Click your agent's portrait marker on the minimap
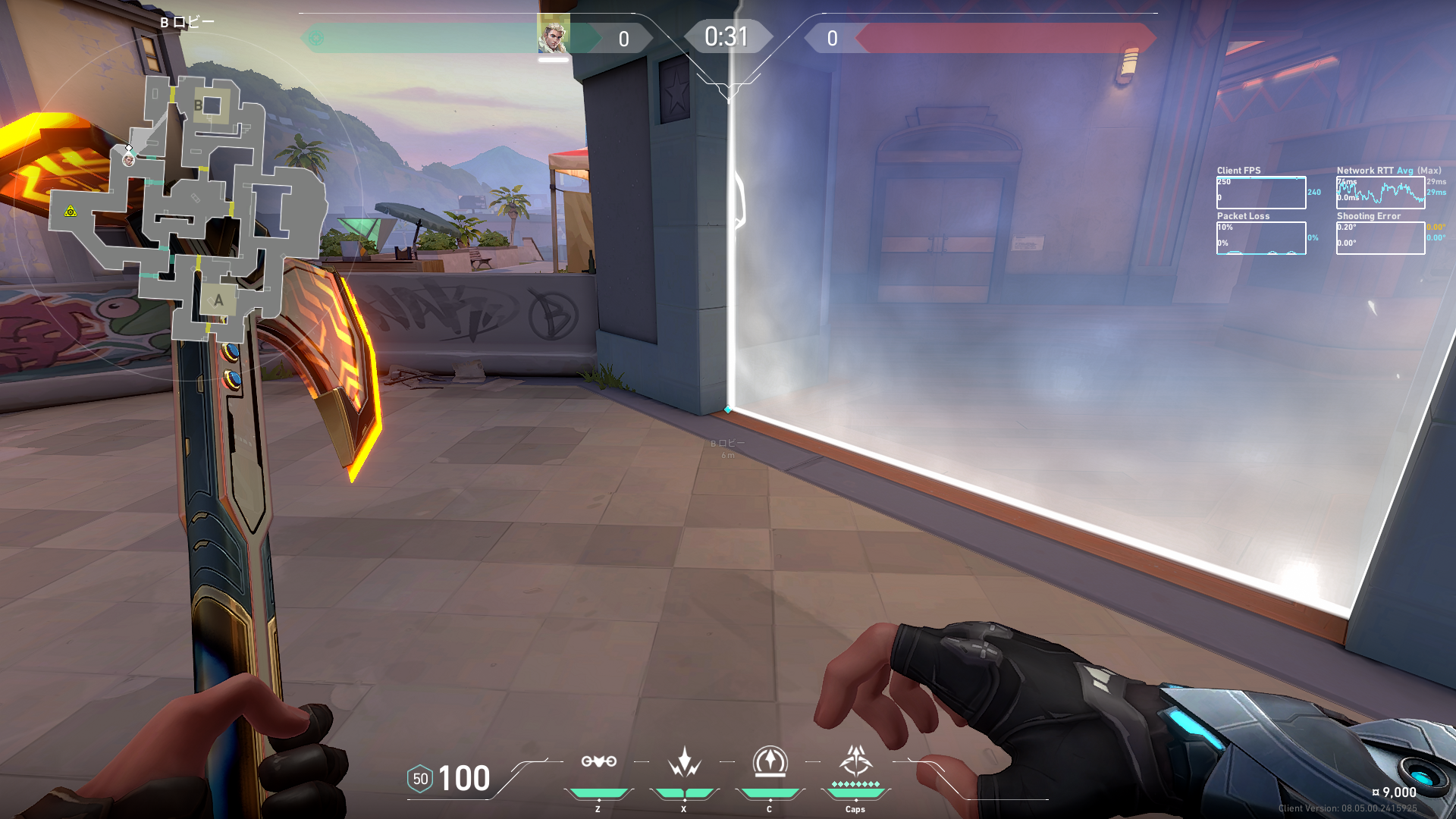Image resolution: width=1456 pixels, height=819 pixels. tap(129, 160)
